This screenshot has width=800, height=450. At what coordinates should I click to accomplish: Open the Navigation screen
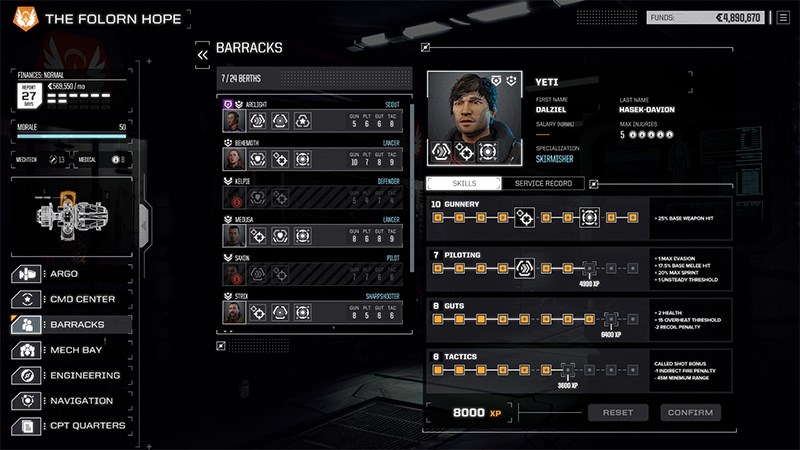(x=70, y=401)
